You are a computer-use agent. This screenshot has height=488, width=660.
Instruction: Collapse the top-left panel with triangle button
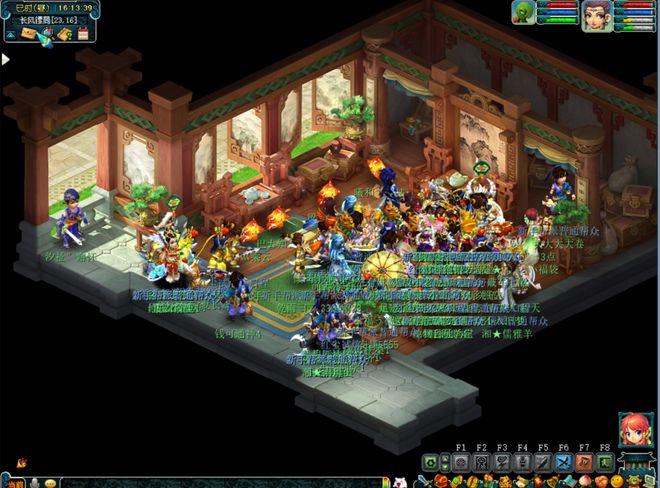[x=9, y=35]
